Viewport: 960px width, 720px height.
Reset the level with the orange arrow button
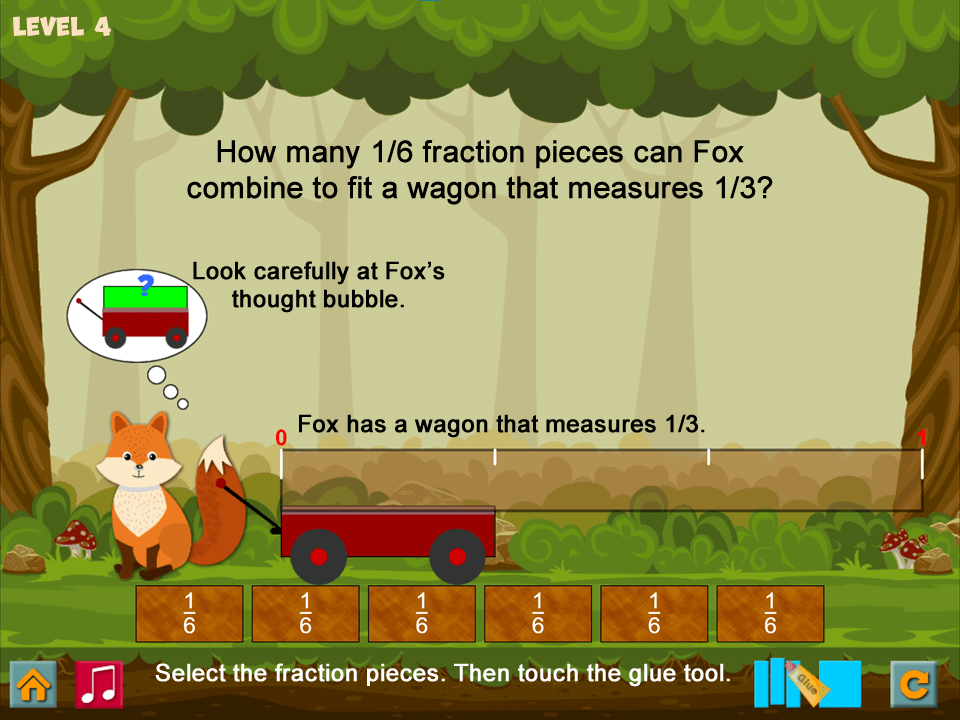coord(914,684)
